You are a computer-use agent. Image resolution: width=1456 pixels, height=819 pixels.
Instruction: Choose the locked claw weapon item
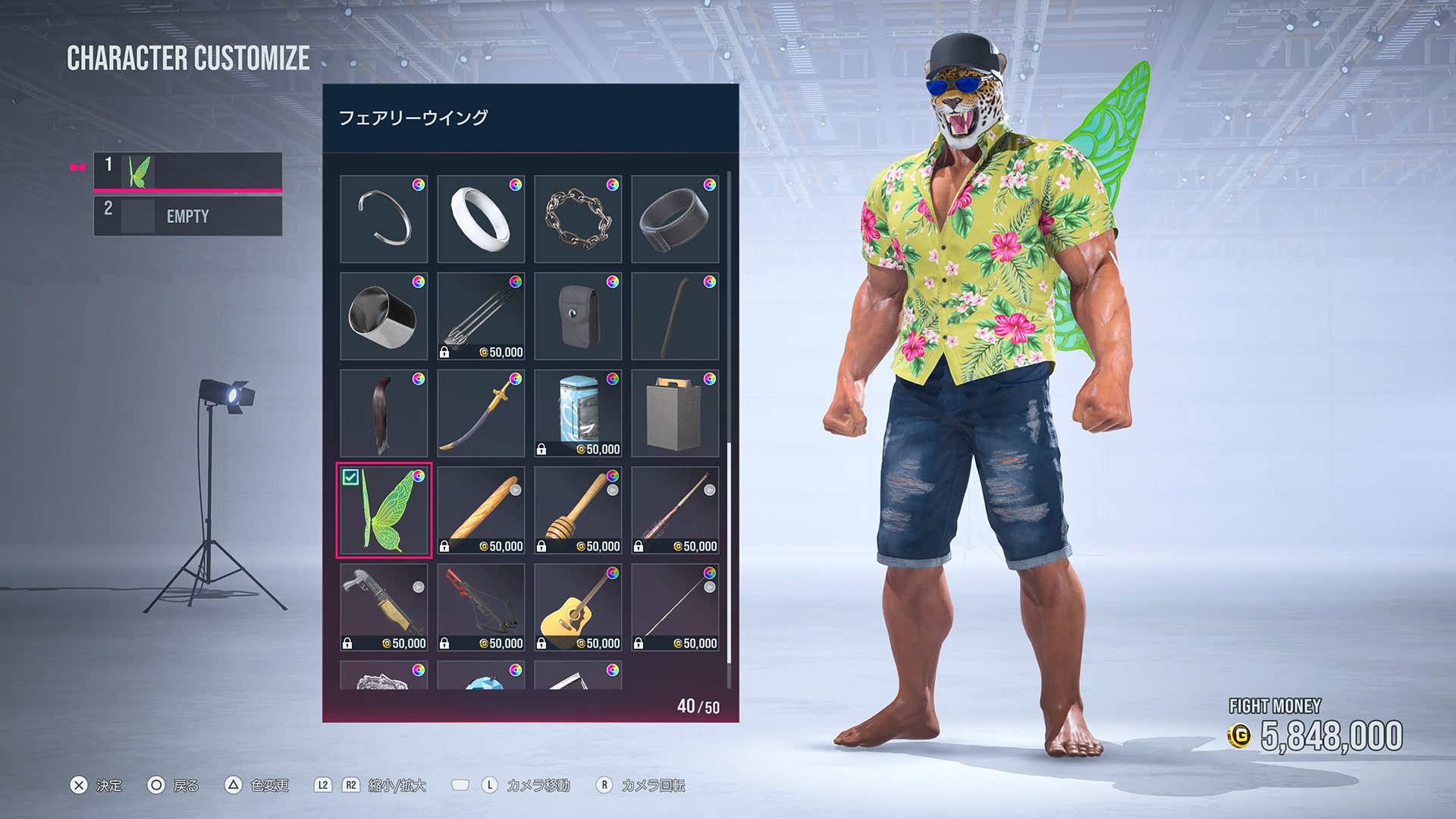click(481, 316)
